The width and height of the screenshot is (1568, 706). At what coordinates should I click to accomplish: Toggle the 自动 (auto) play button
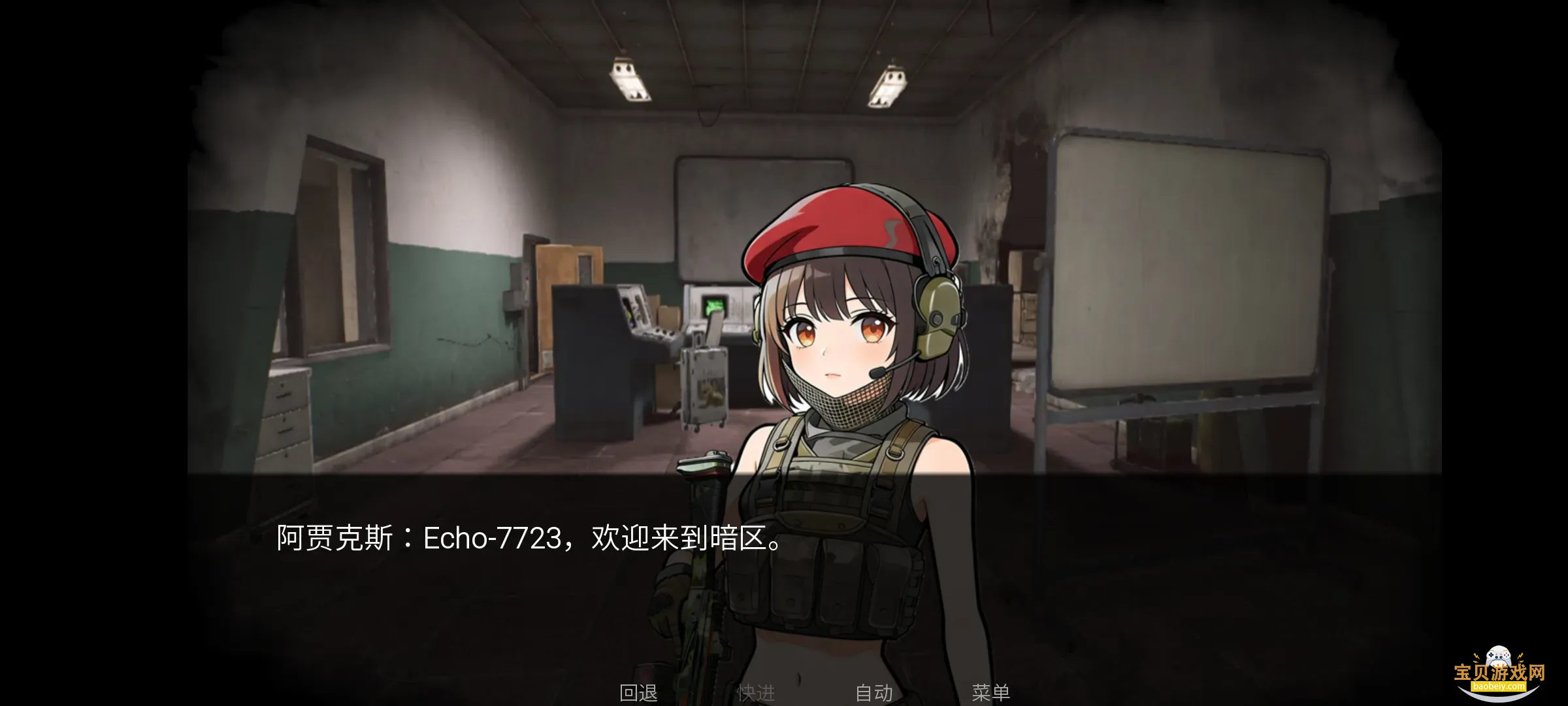click(874, 693)
